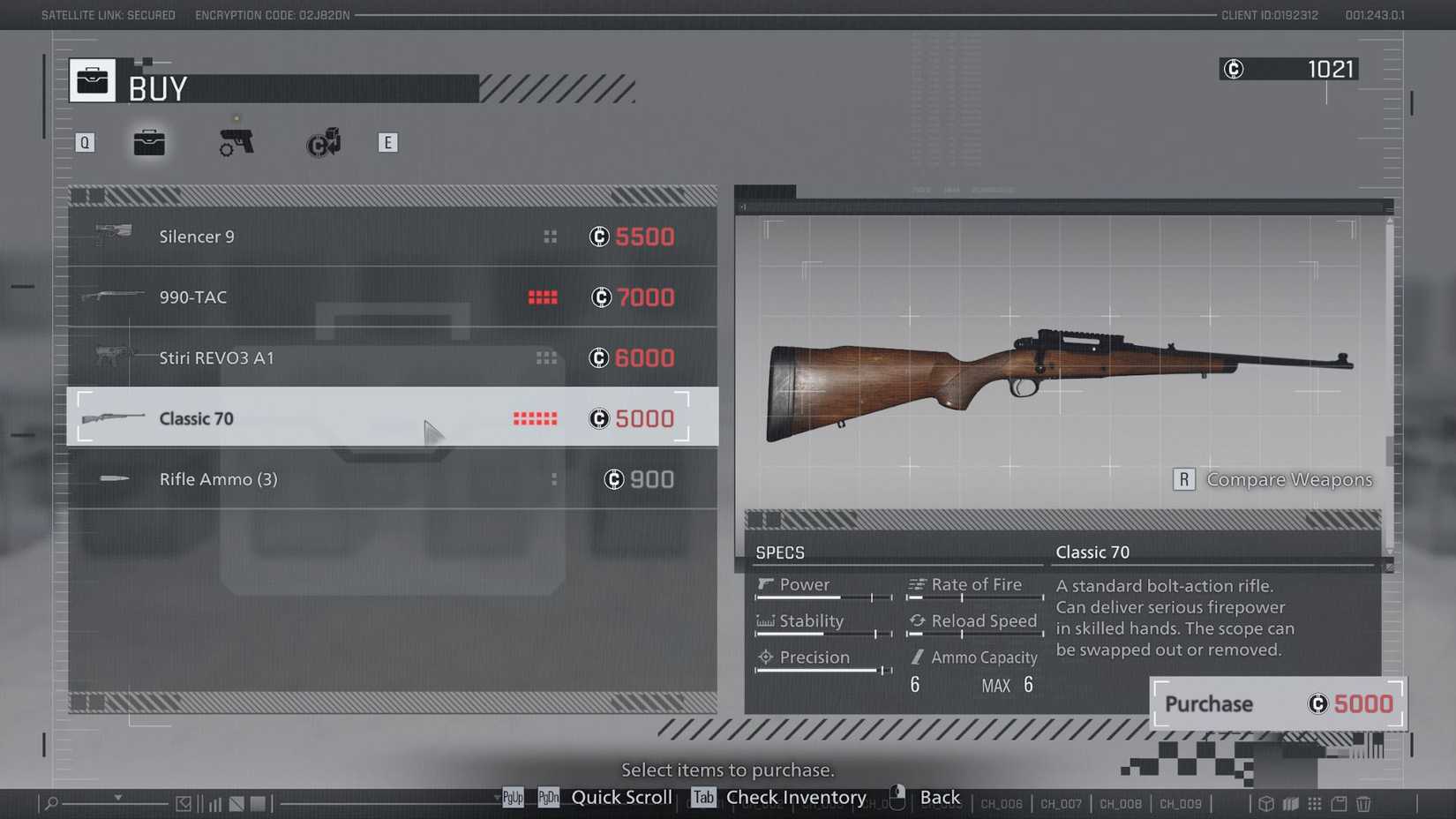
Task: Click the map icon near the trash can
Action: [1290, 804]
